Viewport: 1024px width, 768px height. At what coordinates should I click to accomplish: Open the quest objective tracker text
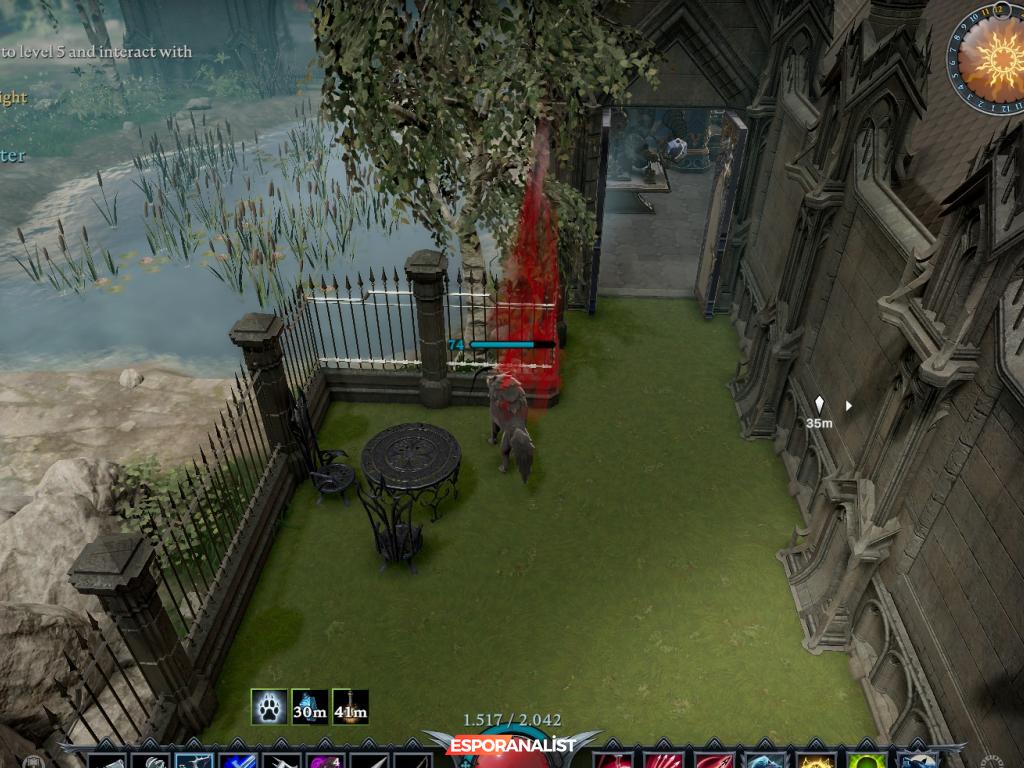click(x=96, y=52)
